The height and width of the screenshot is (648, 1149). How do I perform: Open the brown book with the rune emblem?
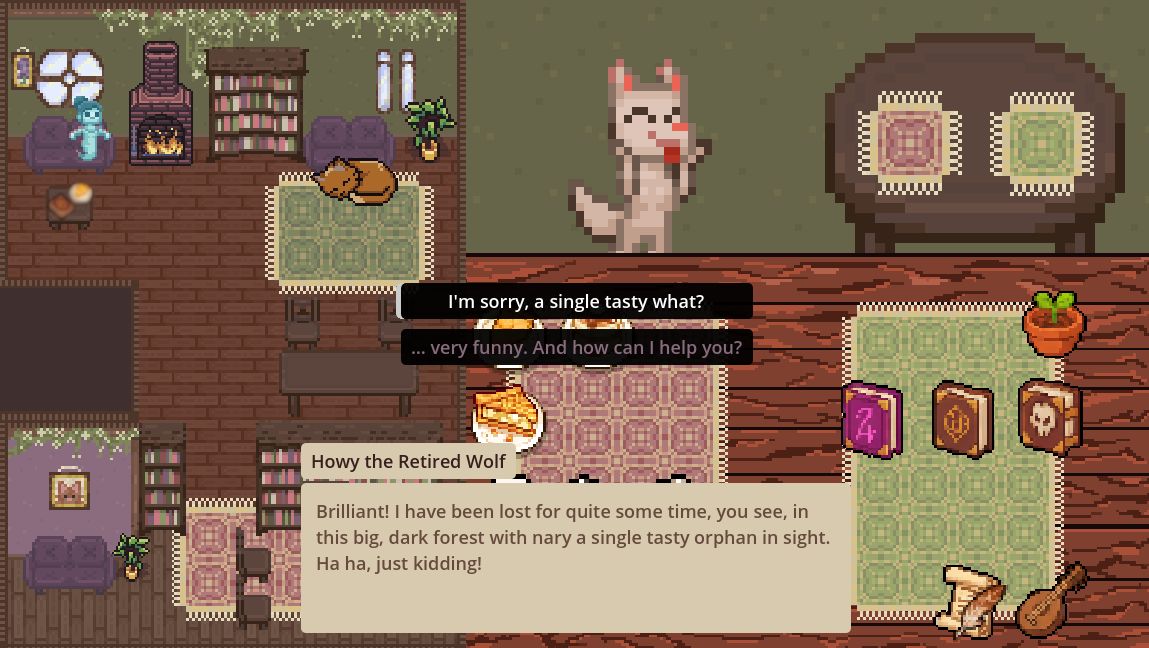pyautogui.click(x=961, y=420)
